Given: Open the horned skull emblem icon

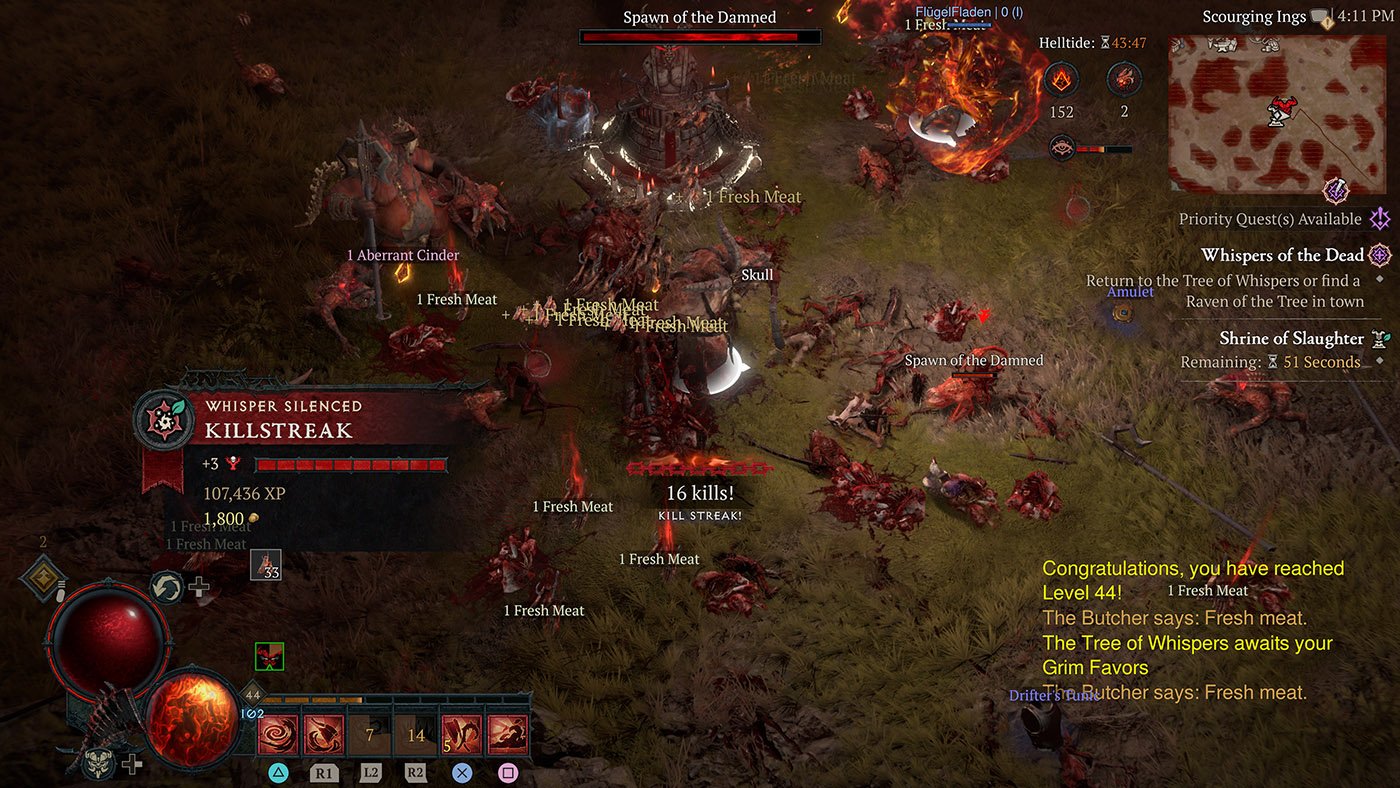Looking at the screenshot, I should point(98,764).
